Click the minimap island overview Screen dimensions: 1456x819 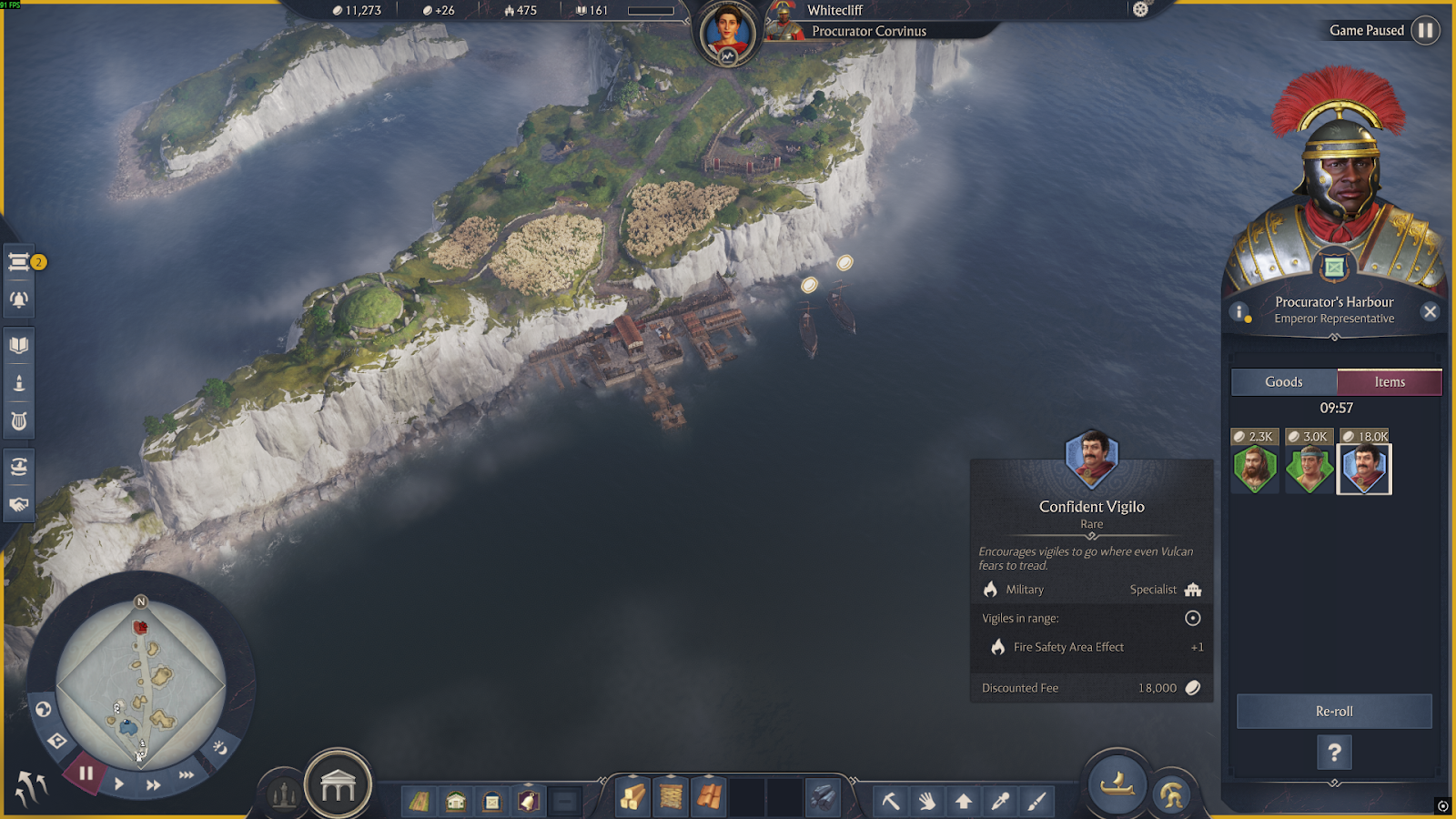141,682
